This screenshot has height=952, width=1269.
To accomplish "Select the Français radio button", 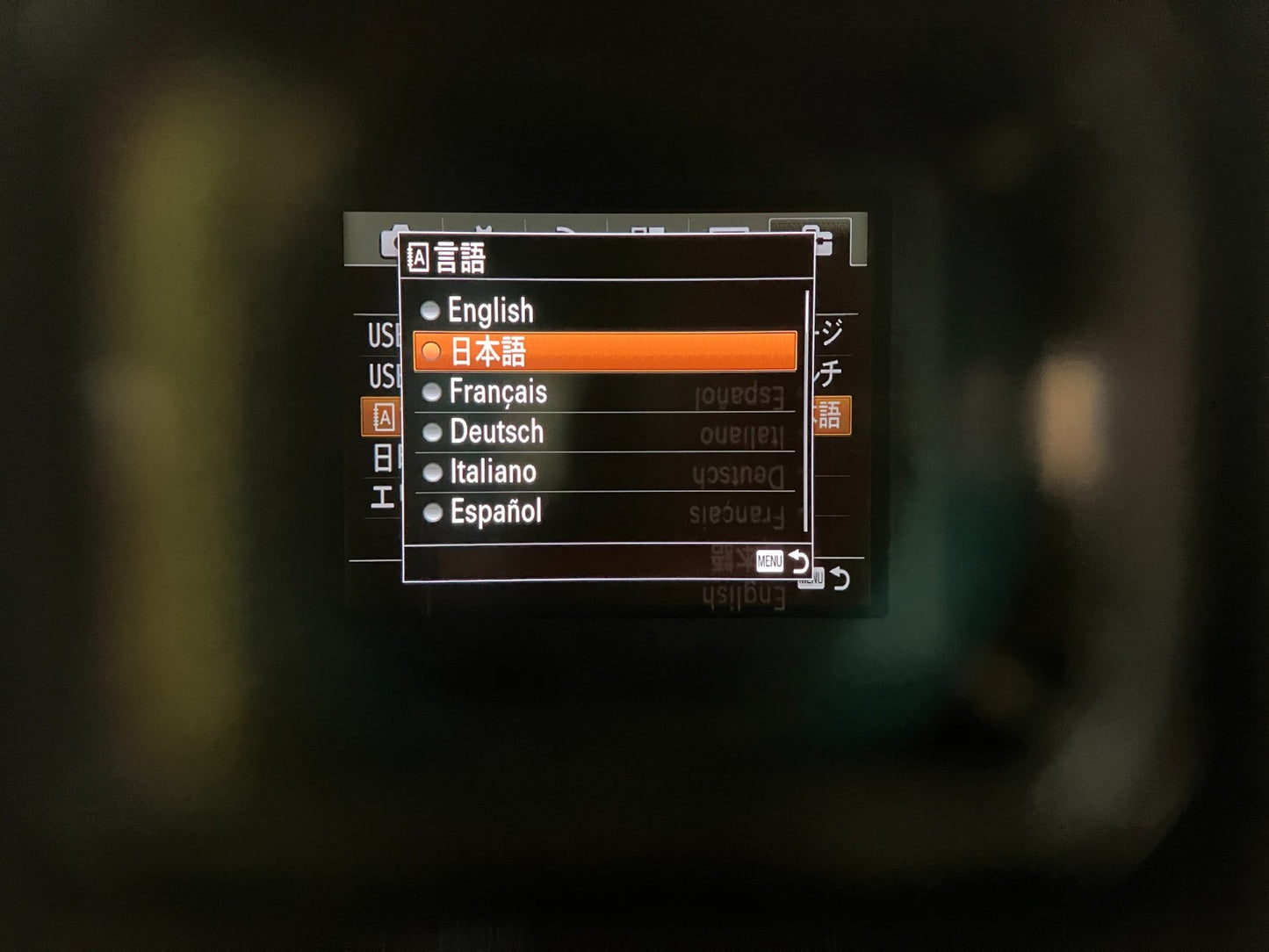I will (x=430, y=393).
